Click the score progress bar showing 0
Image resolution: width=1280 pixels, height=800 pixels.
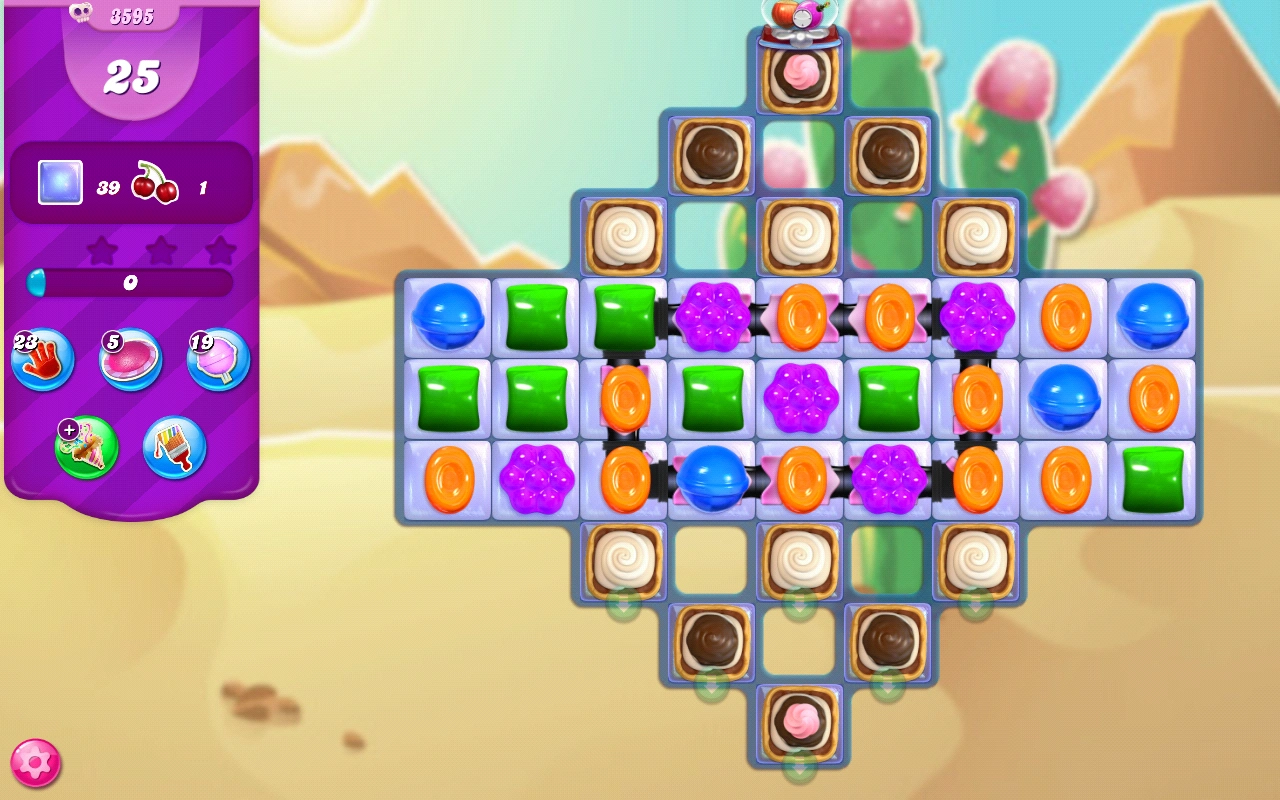tap(128, 284)
